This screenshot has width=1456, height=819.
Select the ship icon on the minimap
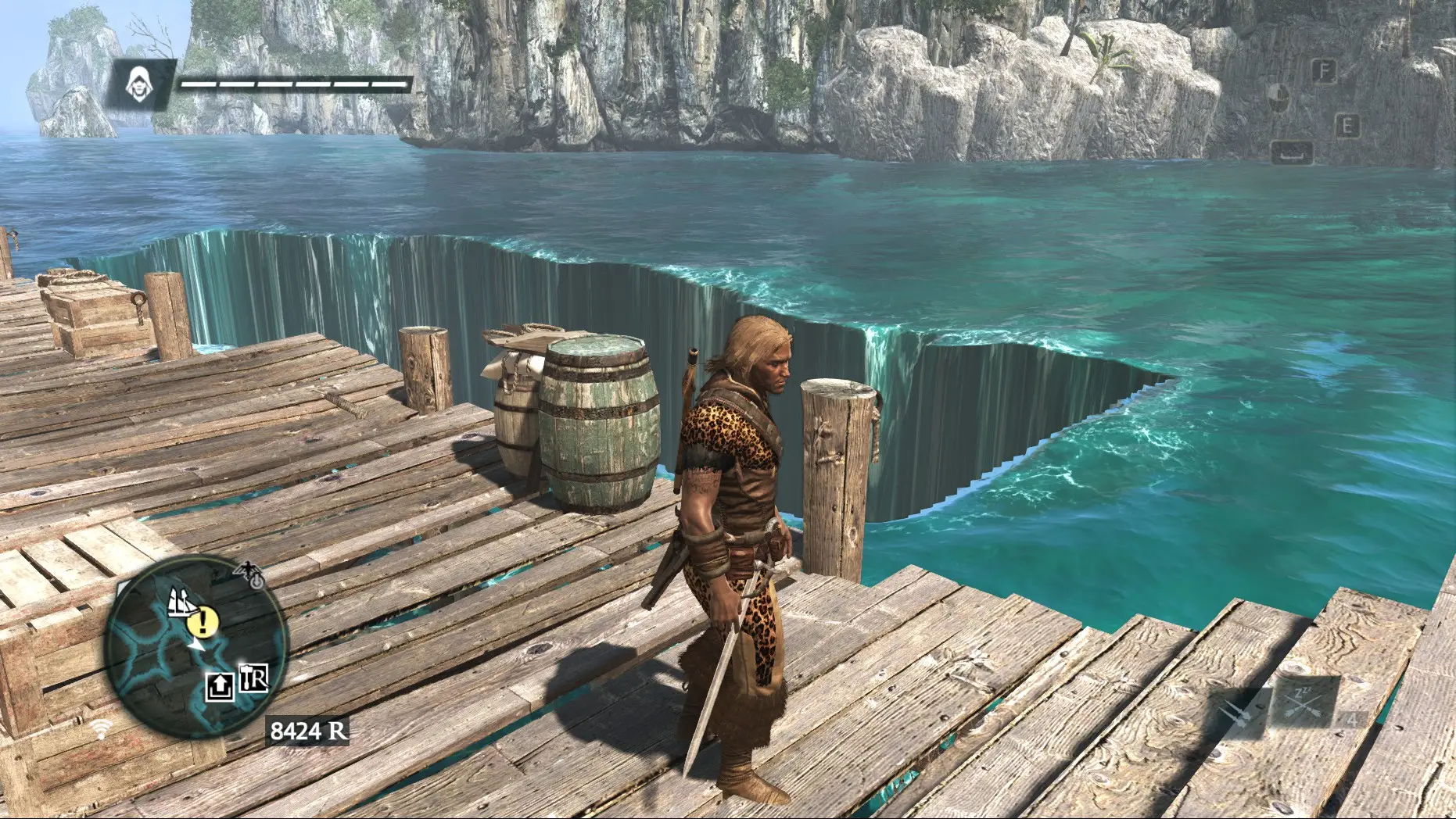pos(180,602)
